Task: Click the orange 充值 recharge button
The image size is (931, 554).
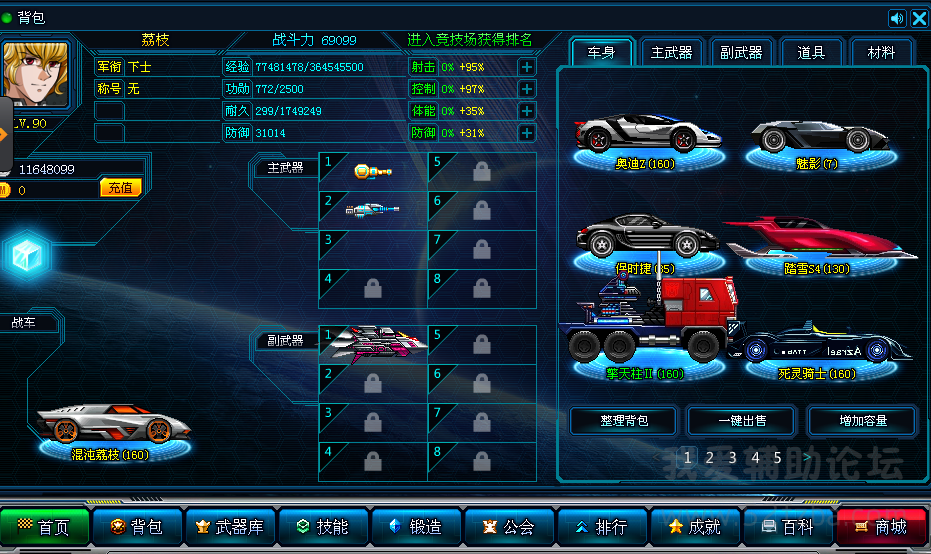Action: [120, 188]
